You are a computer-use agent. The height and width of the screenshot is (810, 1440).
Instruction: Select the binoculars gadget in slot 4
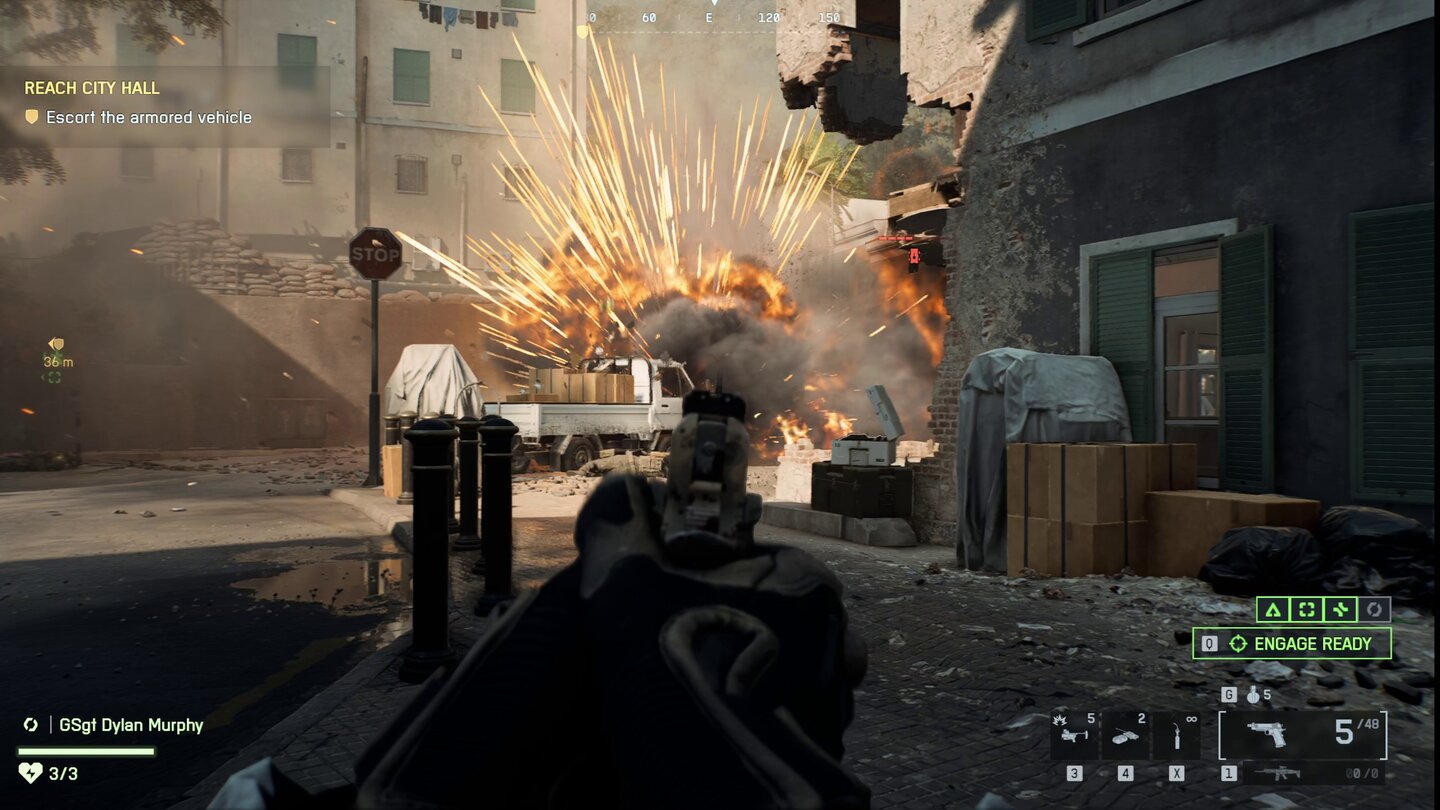click(1125, 734)
